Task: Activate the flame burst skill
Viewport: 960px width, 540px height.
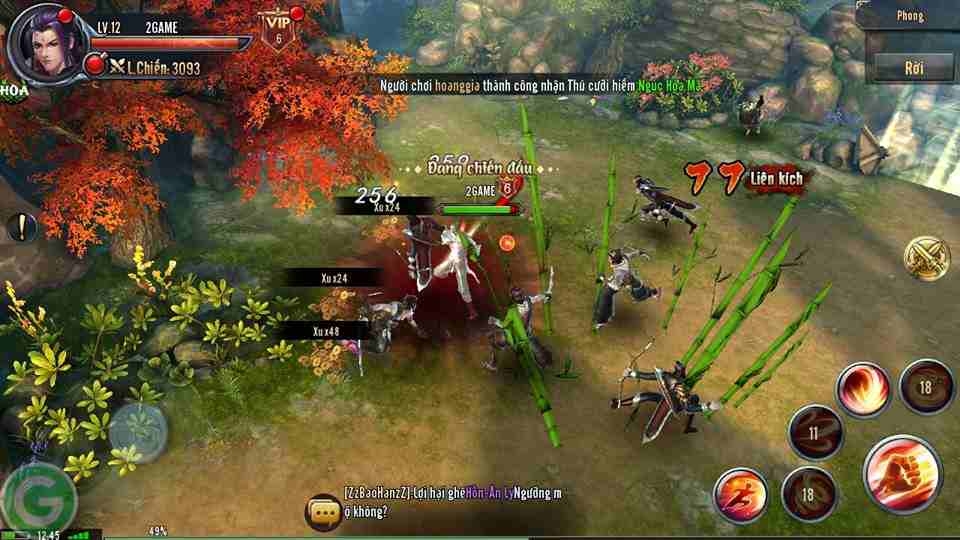Action: (862, 390)
